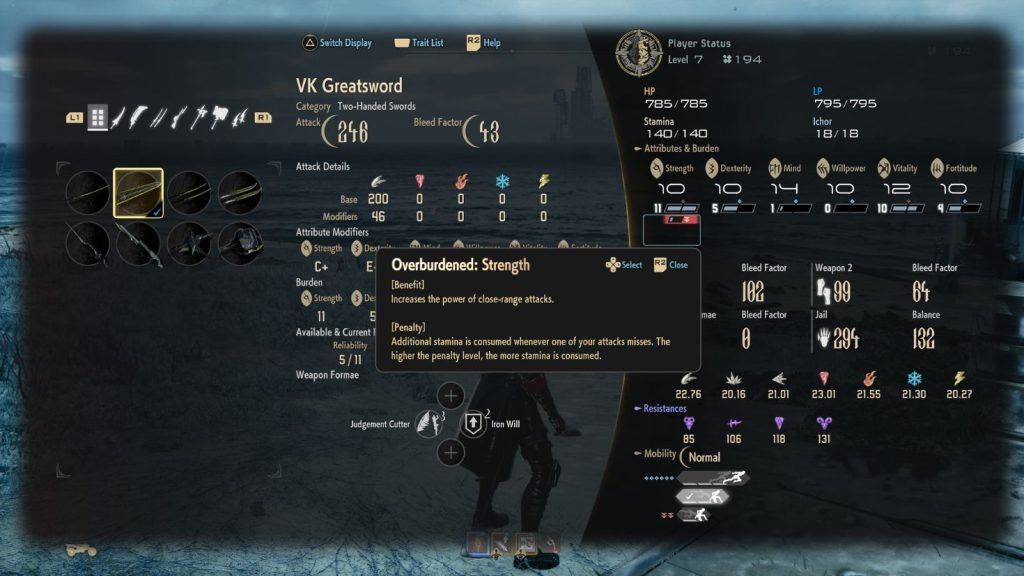Select the Iron Will forma icon
The width and height of the screenshot is (1024, 576).
pos(474,423)
